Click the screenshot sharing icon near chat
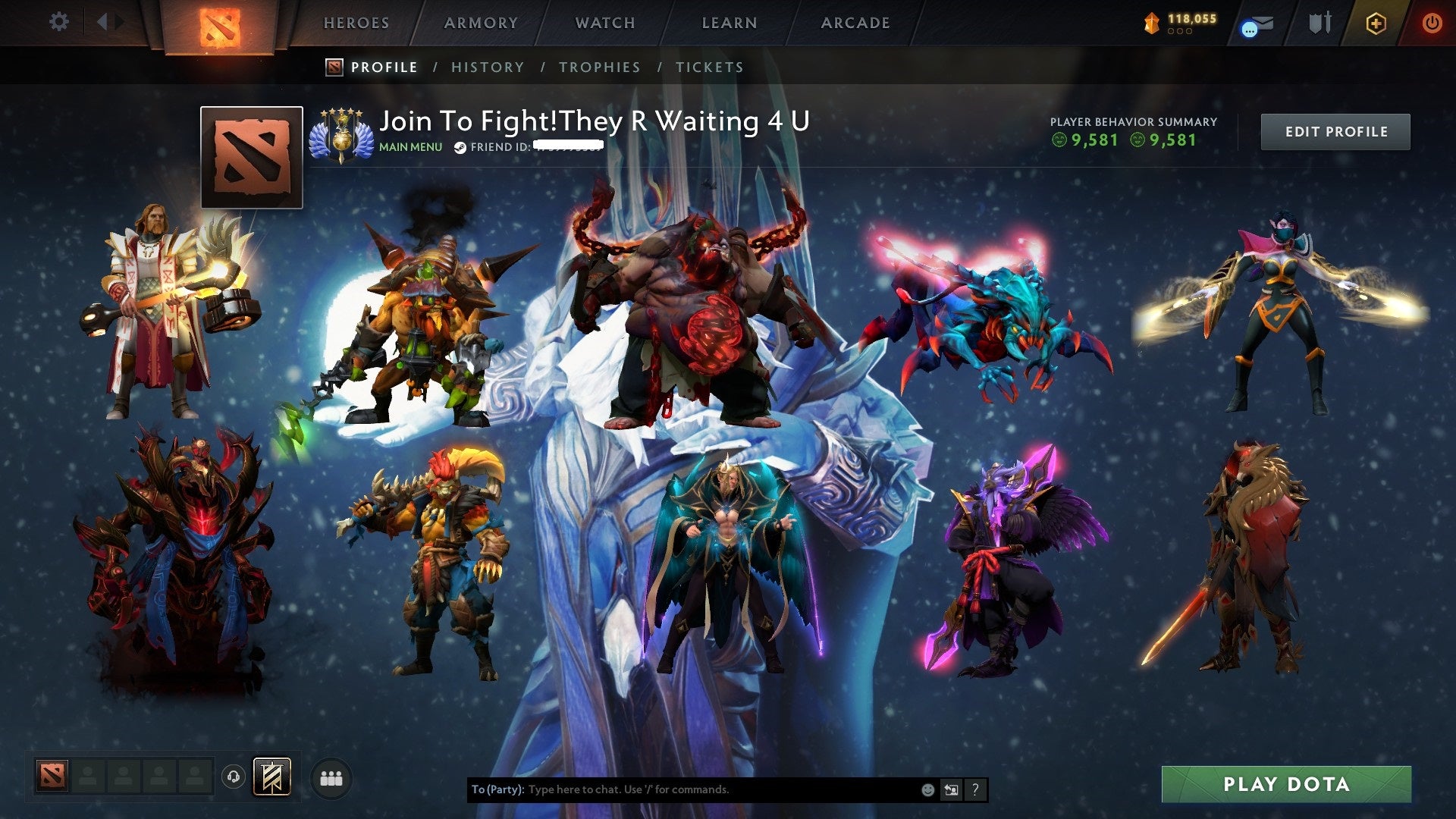Viewport: 1456px width, 819px height. (950, 789)
